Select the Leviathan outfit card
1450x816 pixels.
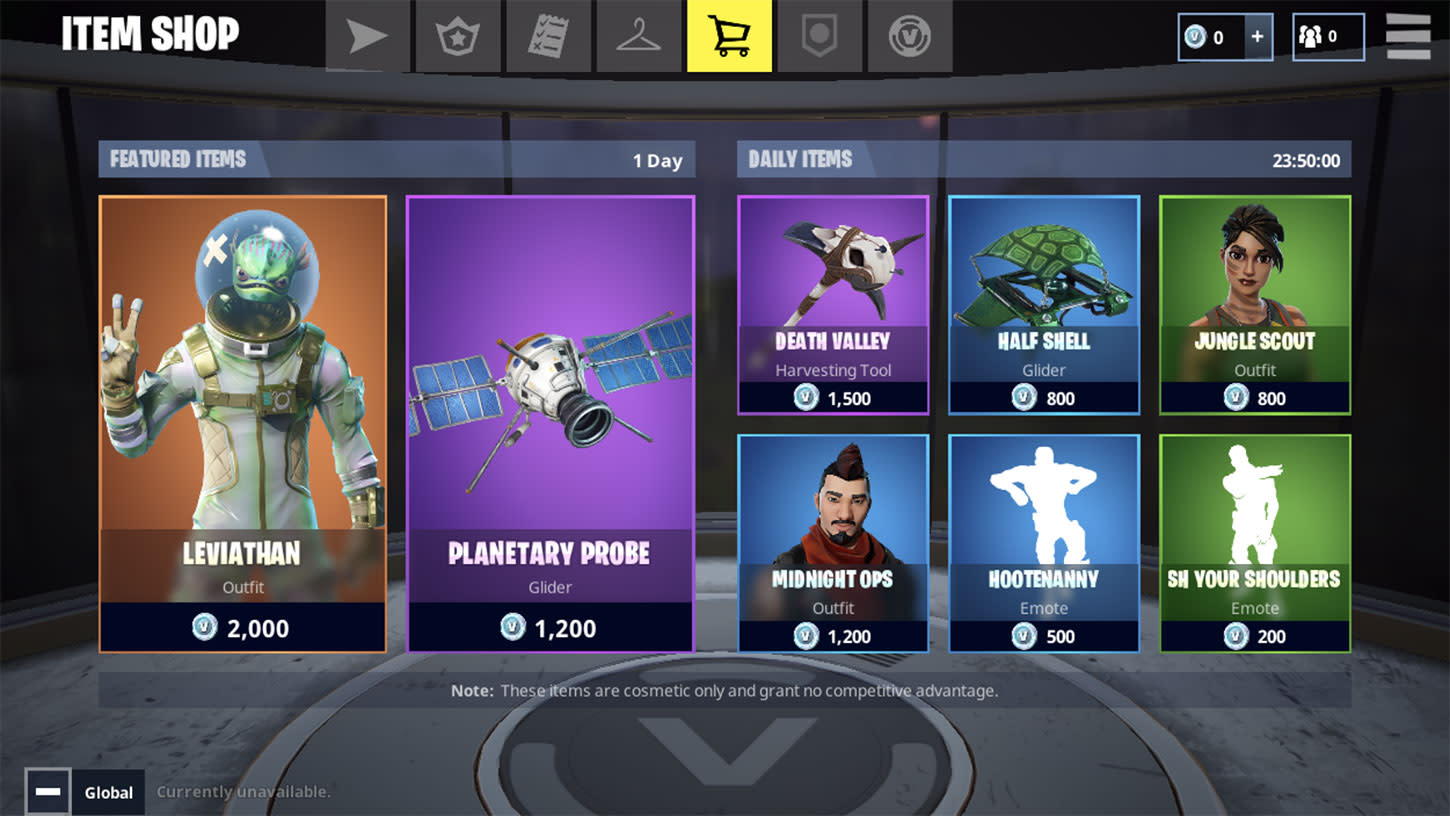tap(242, 420)
